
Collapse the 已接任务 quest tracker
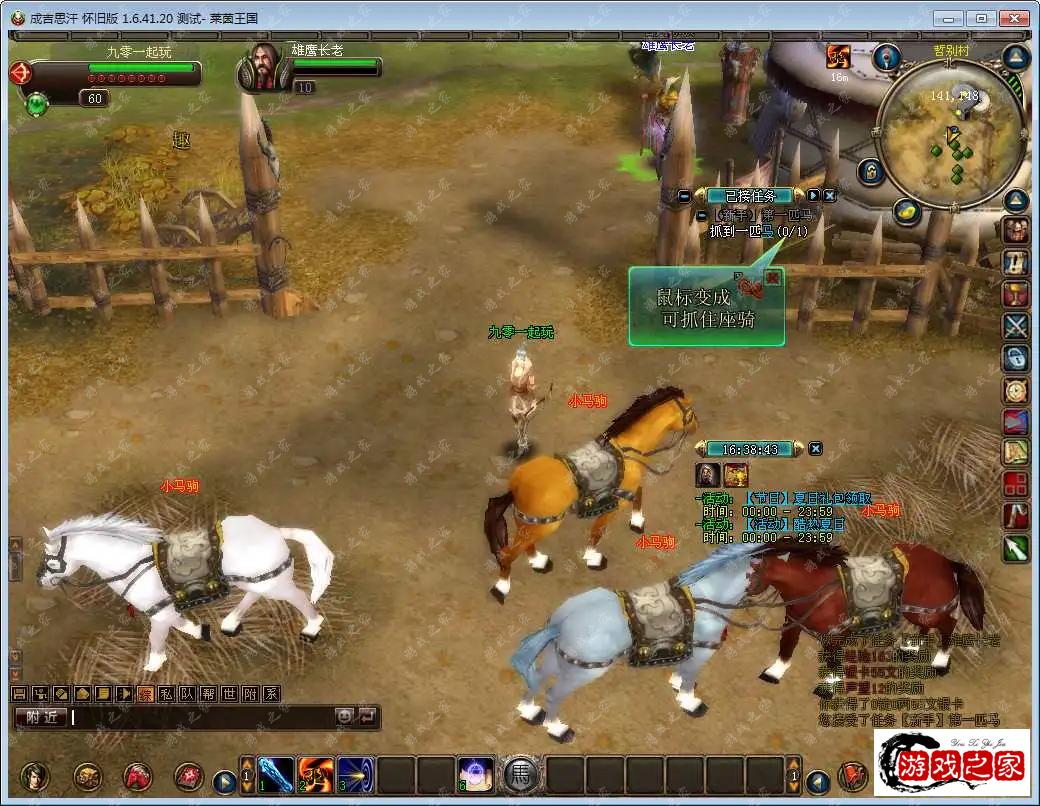pos(684,196)
